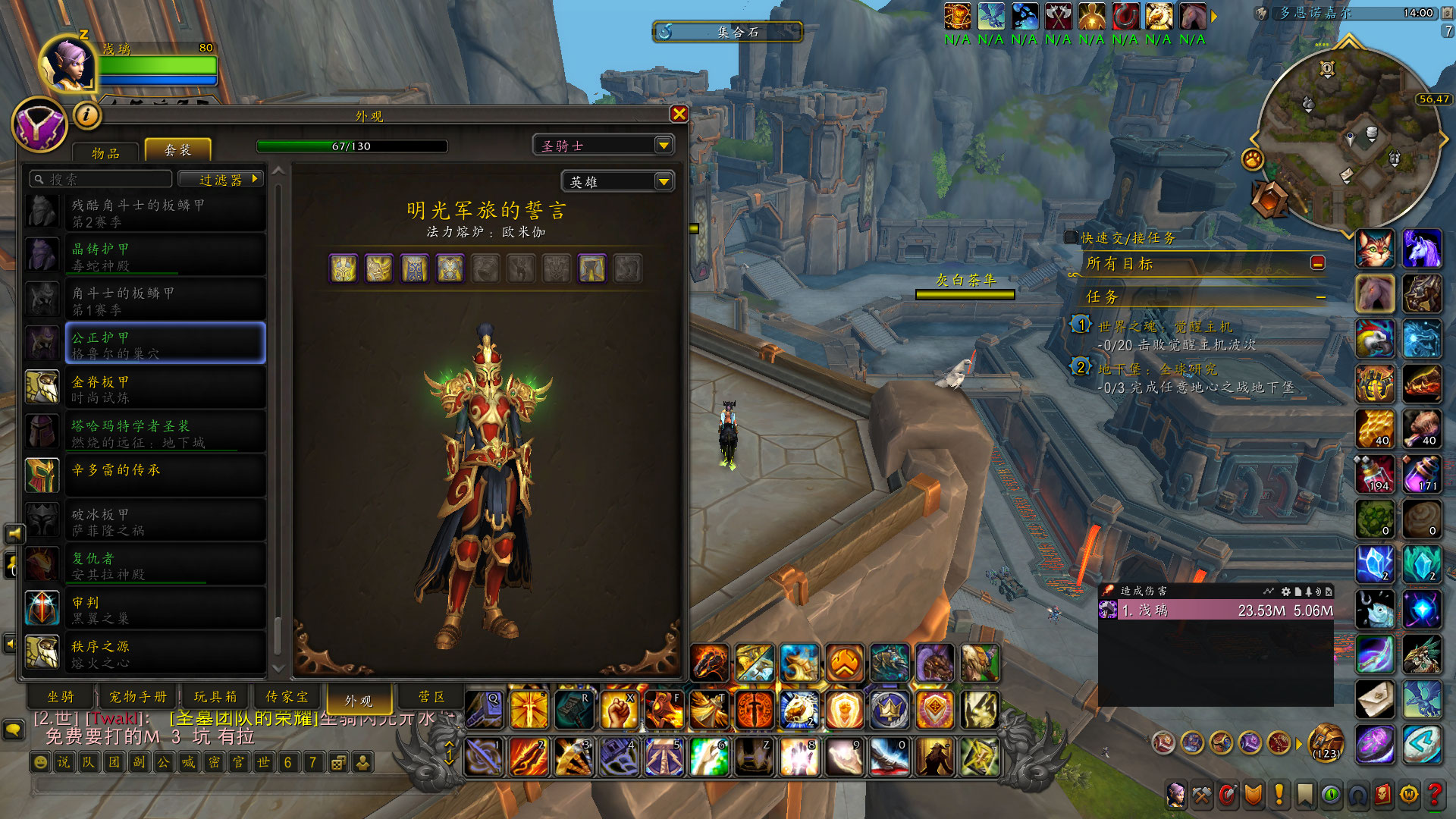
Task: Switch to the 传家宝 heirlooms tab
Action: tap(287, 696)
